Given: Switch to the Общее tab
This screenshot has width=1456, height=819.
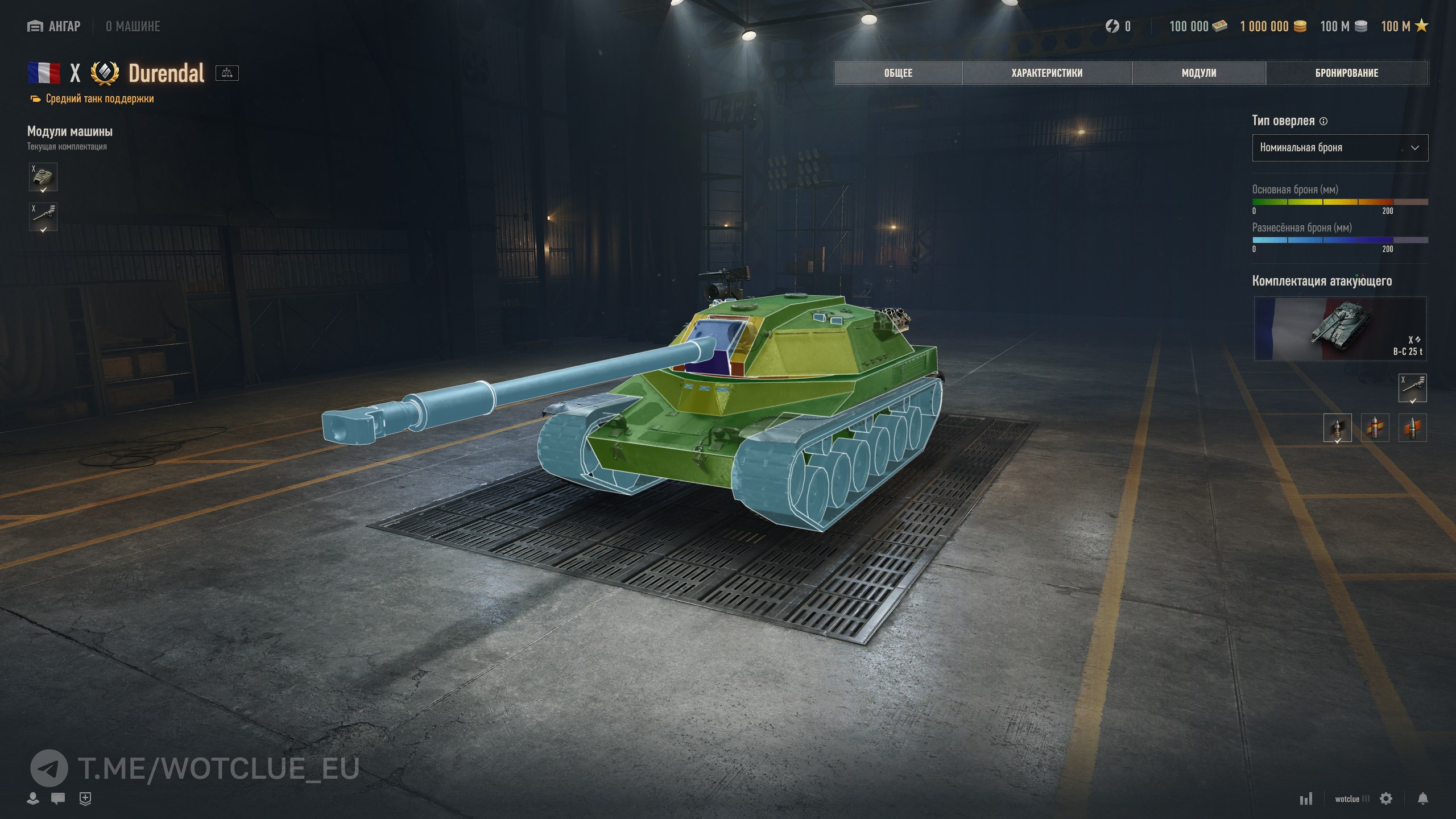Looking at the screenshot, I should click(x=898, y=73).
